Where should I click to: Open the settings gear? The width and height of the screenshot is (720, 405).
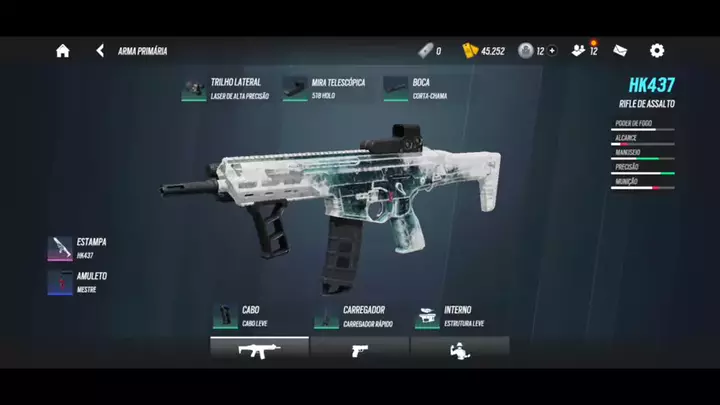click(657, 50)
